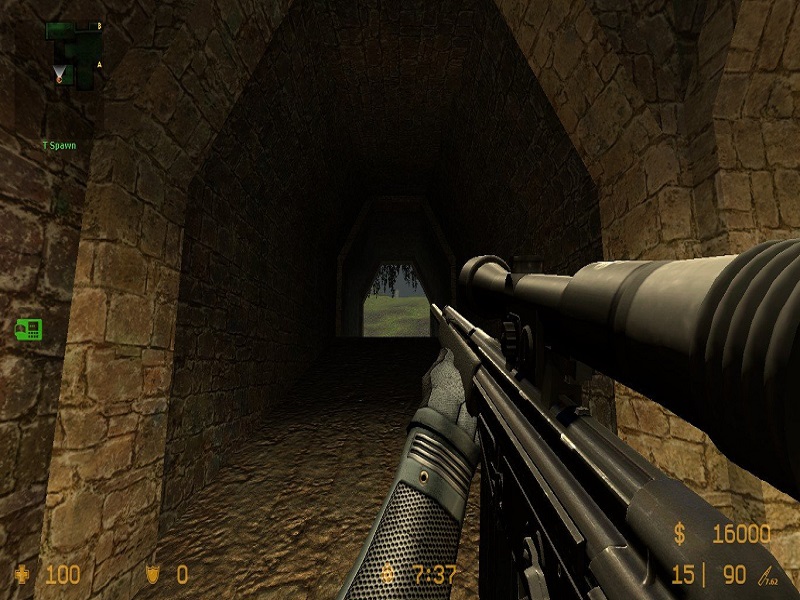Image resolution: width=800 pixels, height=600 pixels.
Task: Select the green buy zone icon
Action: pyautogui.click(x=27, y=328)
